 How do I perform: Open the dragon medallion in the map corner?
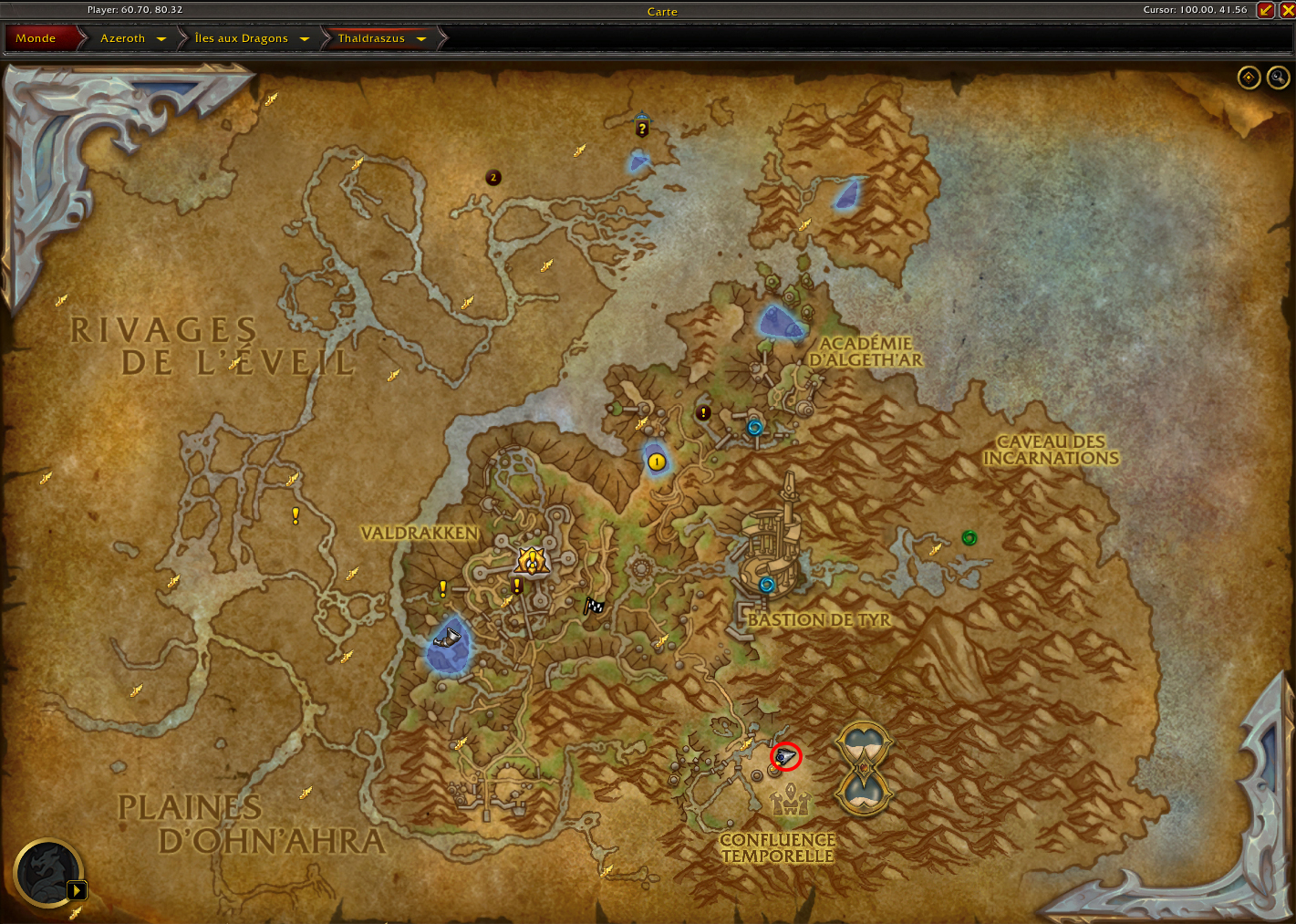47,873
